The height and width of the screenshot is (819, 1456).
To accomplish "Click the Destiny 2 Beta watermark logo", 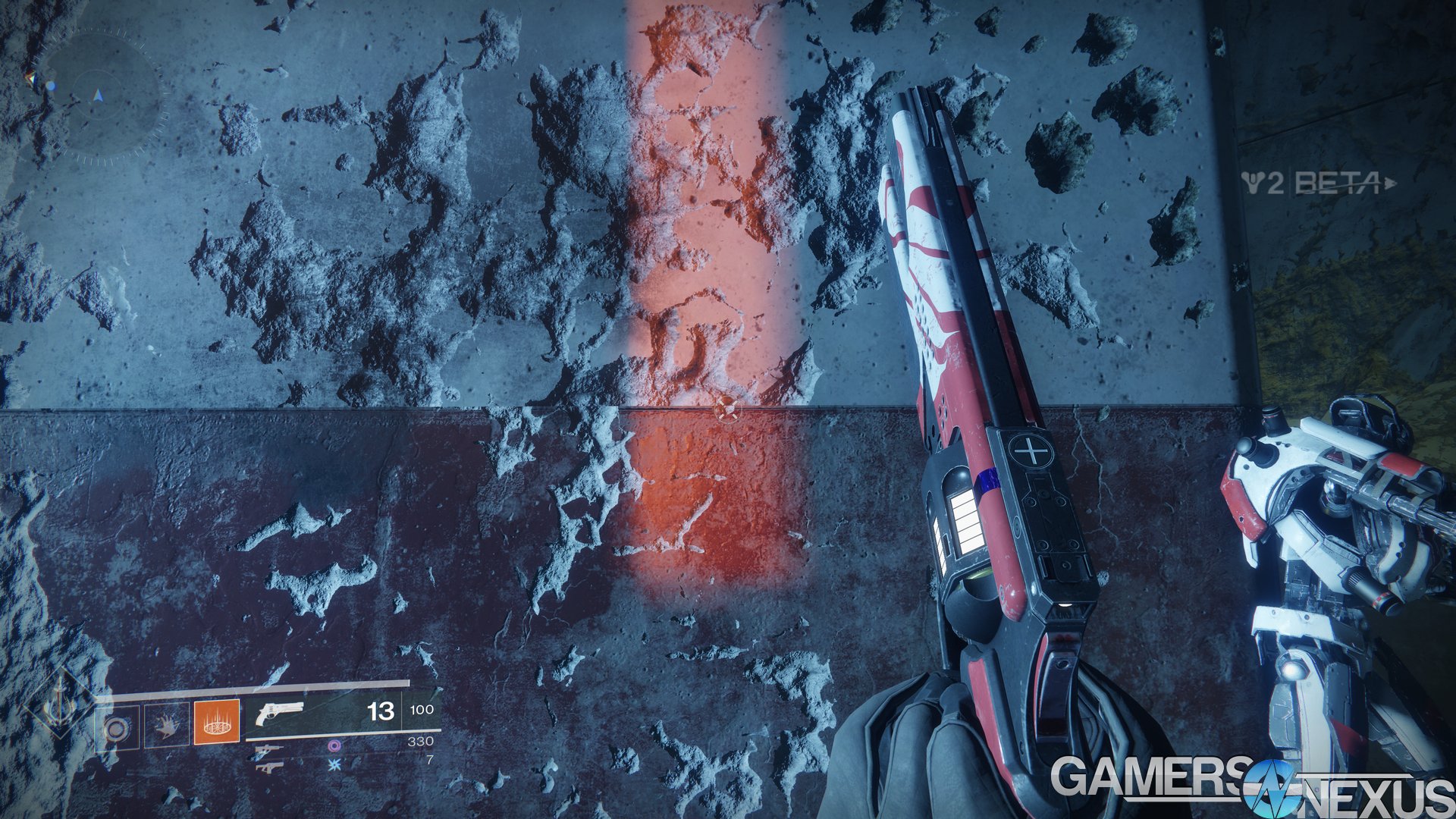I will 1318,183.
